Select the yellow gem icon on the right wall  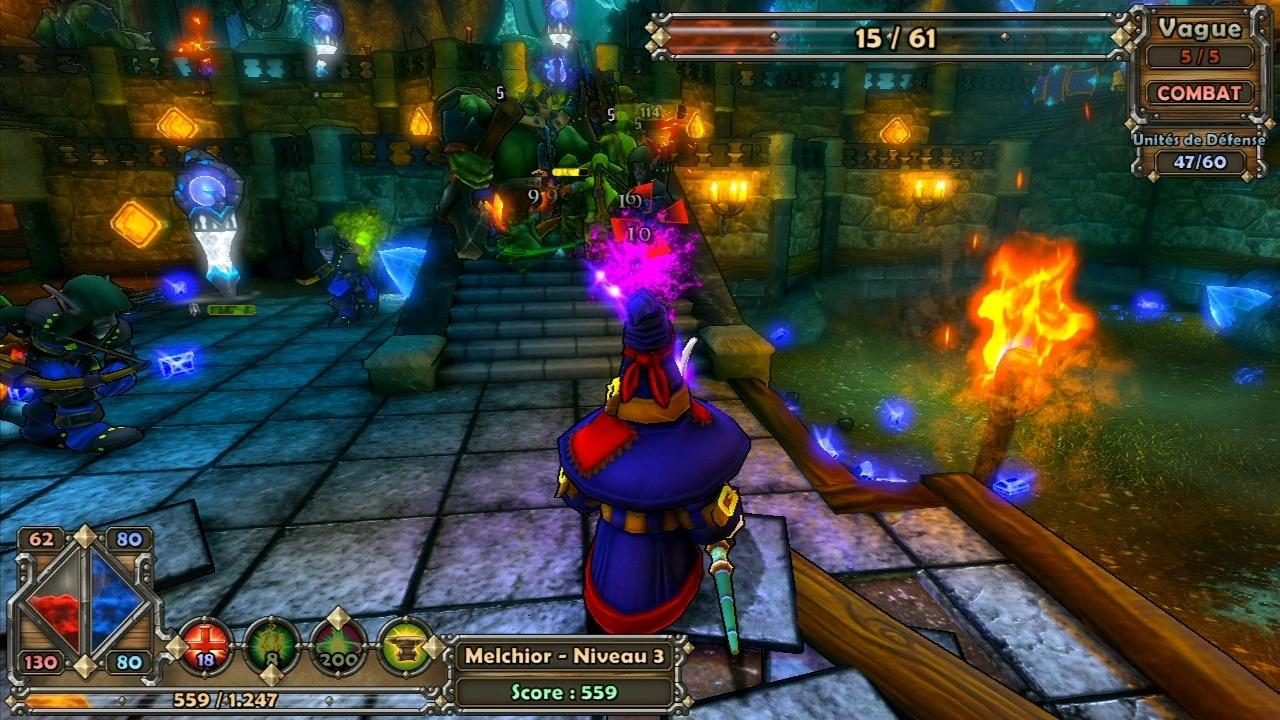click(x=893, y=130)
